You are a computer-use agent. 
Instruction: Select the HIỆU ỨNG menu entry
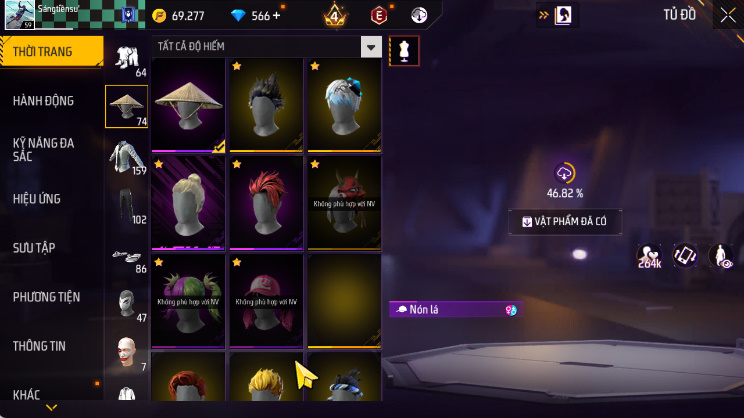[38, 199]
